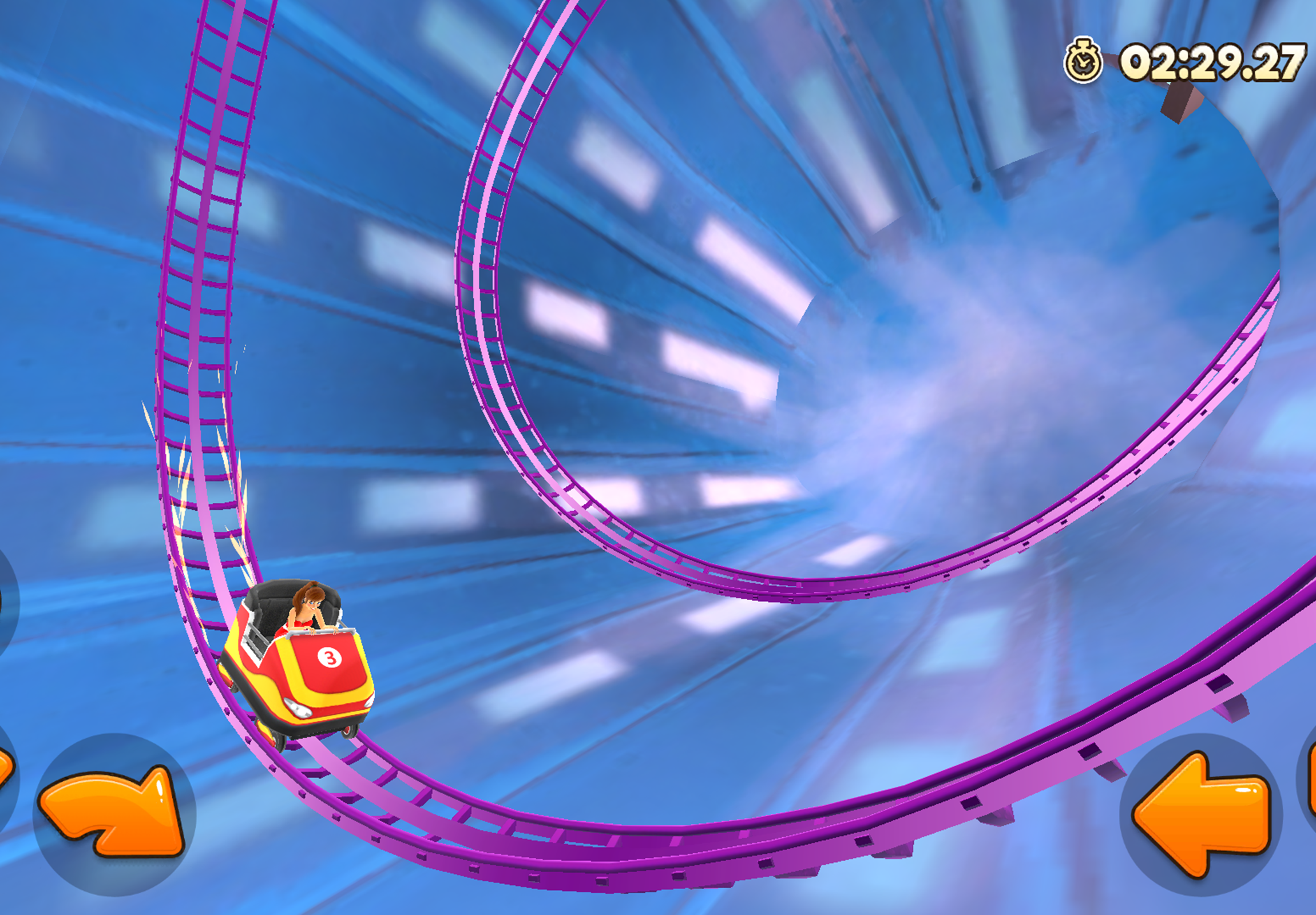Tap the cart's front headlight
The width and height of the screenshot is (1316, 915).
[298, 707]
